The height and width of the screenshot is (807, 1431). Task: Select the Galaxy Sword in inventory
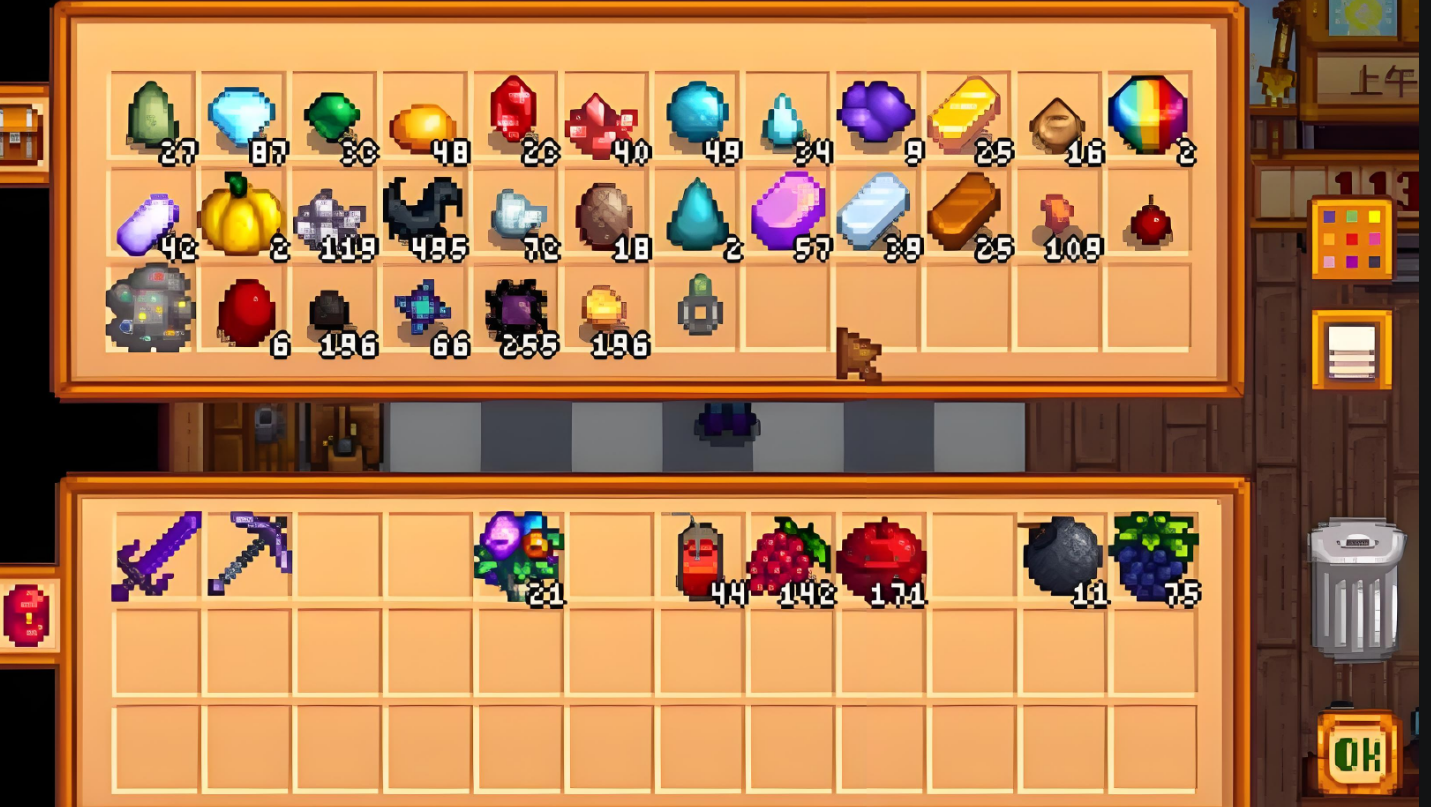(x=156, y=556)
